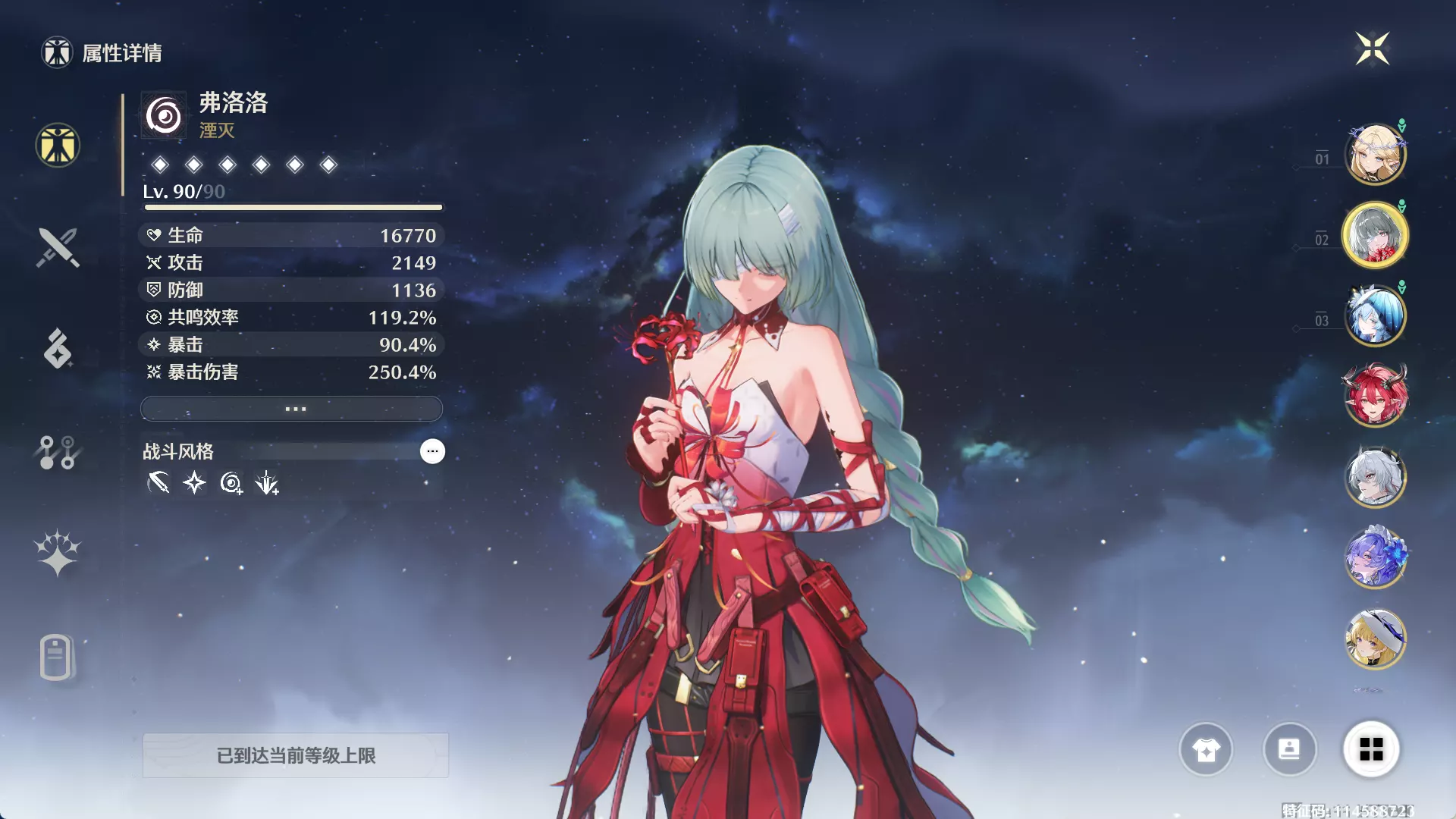This screenshot has height=819, width=1456.
Task: Choose the white-haired character portrait
Action: (x=1375, y=477)
